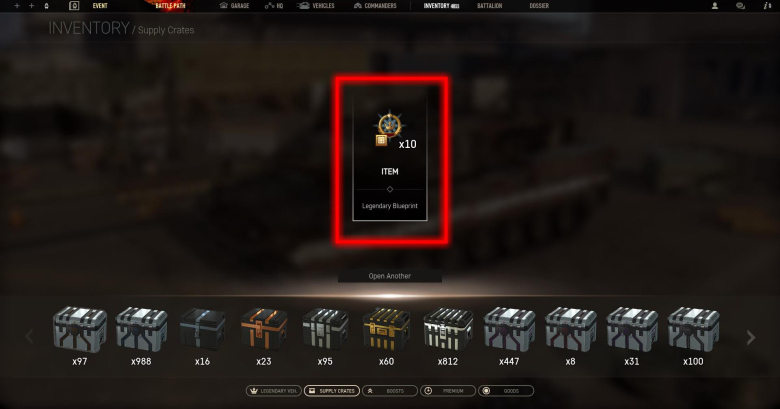The width and height of the screenshot is (780, 409).
Task: Select the Legendary Blueprint reward card
Action: pyautogui.click(x=390, y=159)
